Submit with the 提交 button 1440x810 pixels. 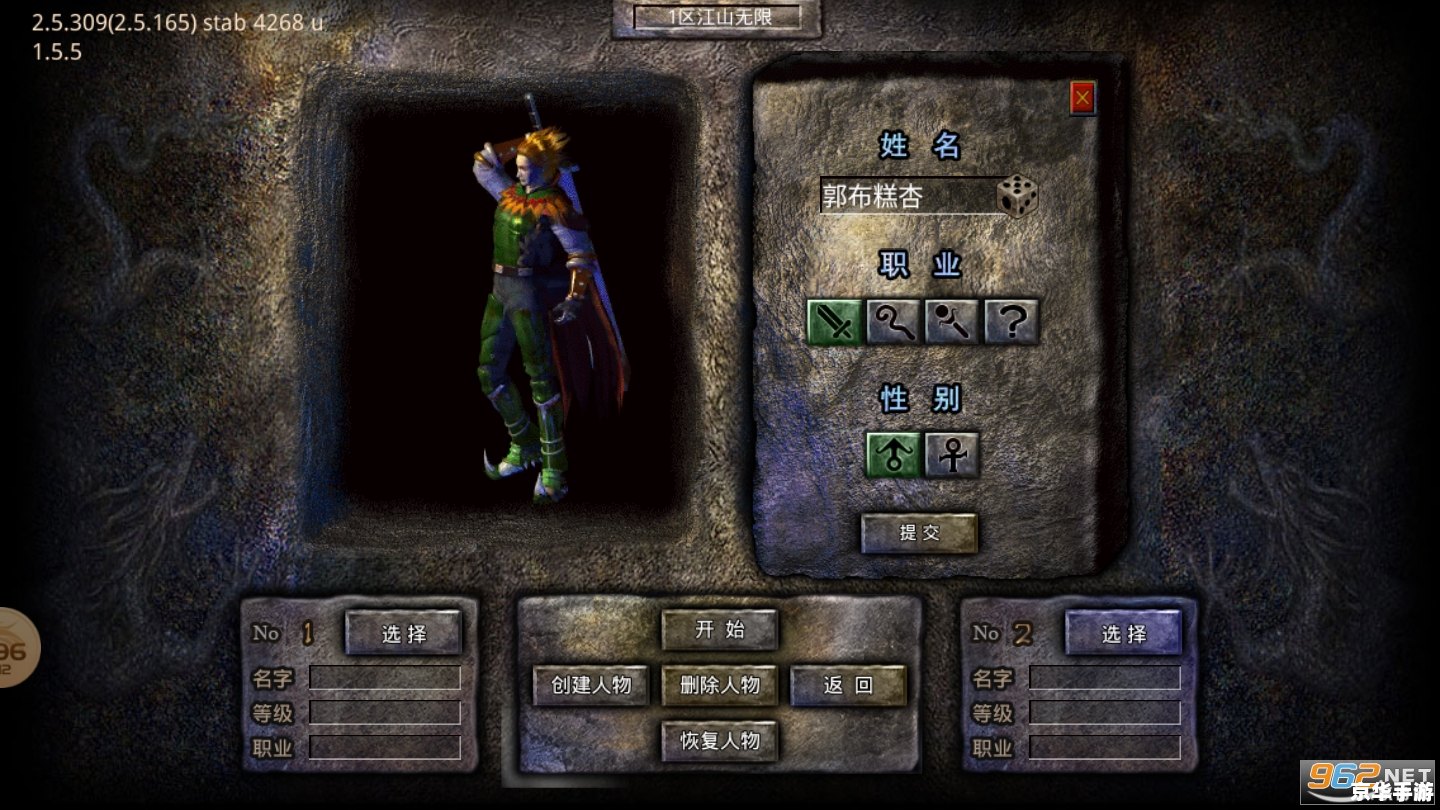[x=919, y=533]
